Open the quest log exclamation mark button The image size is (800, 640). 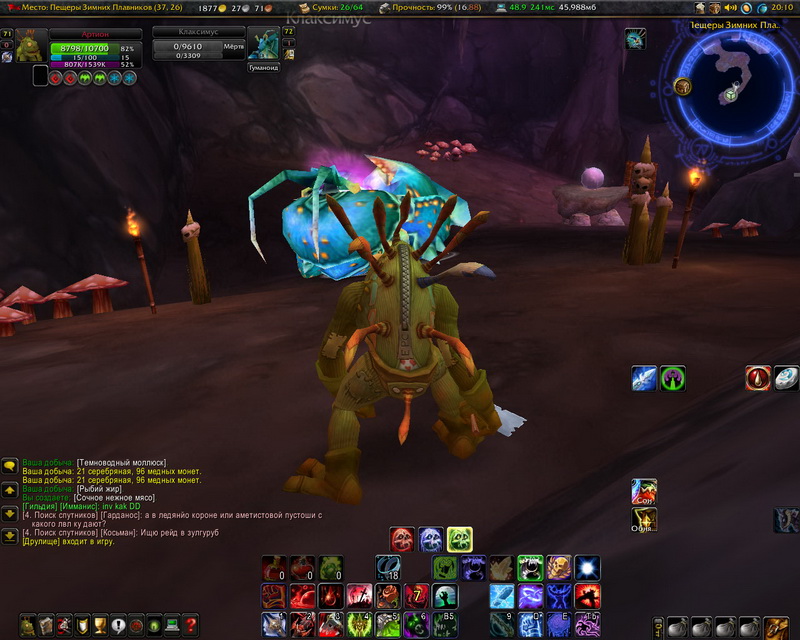119,626
